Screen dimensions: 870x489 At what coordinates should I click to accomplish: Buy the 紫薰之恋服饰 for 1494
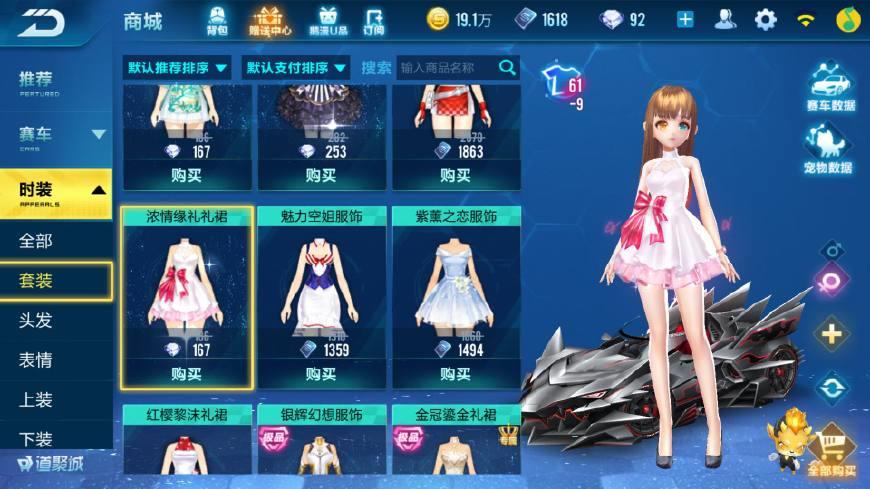tap(456, 374)
